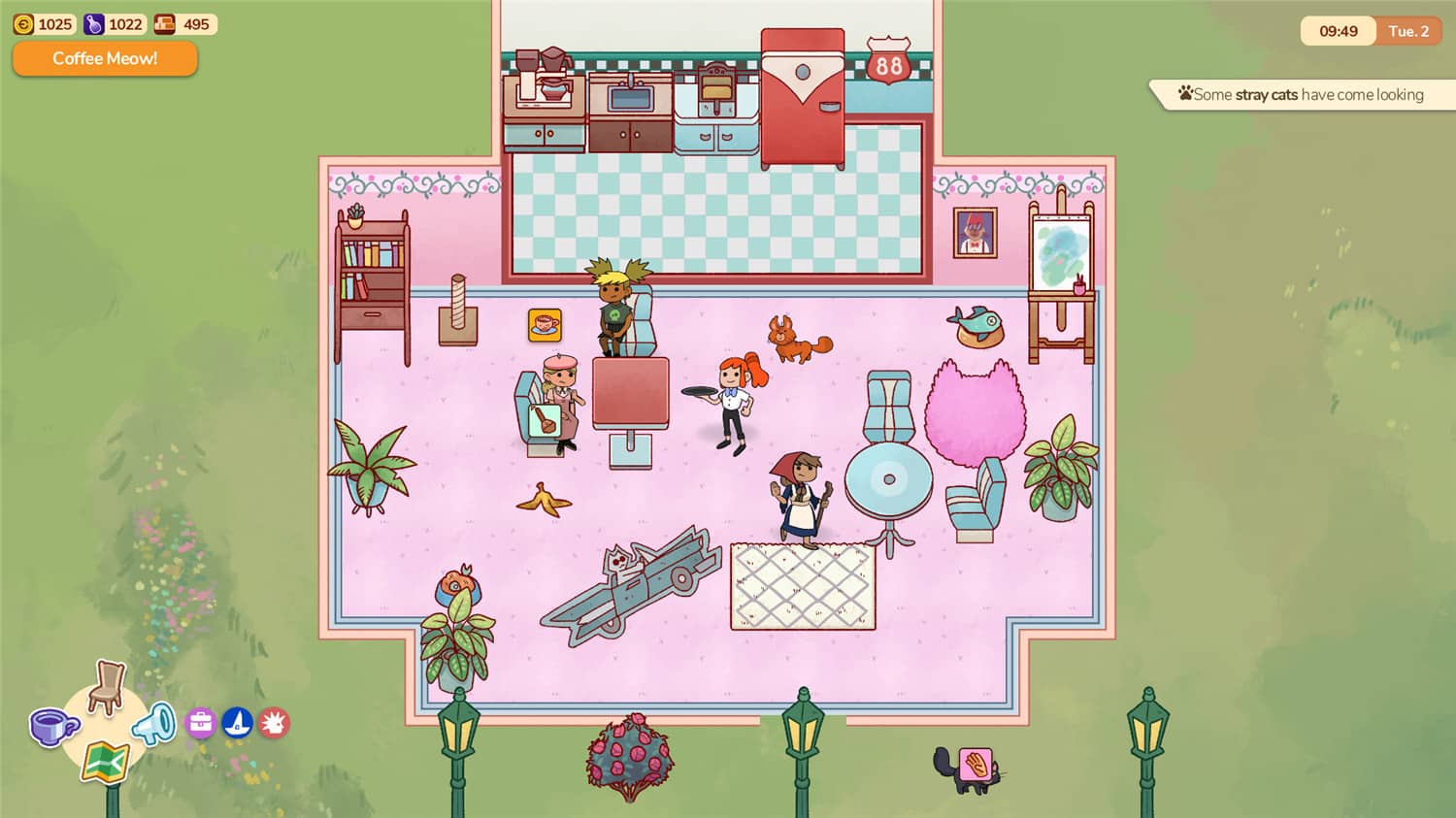Select the Tue. 2 date label
This screenshot has width=1456, height=818.
pyautogui.click(x=1408, y=31)
